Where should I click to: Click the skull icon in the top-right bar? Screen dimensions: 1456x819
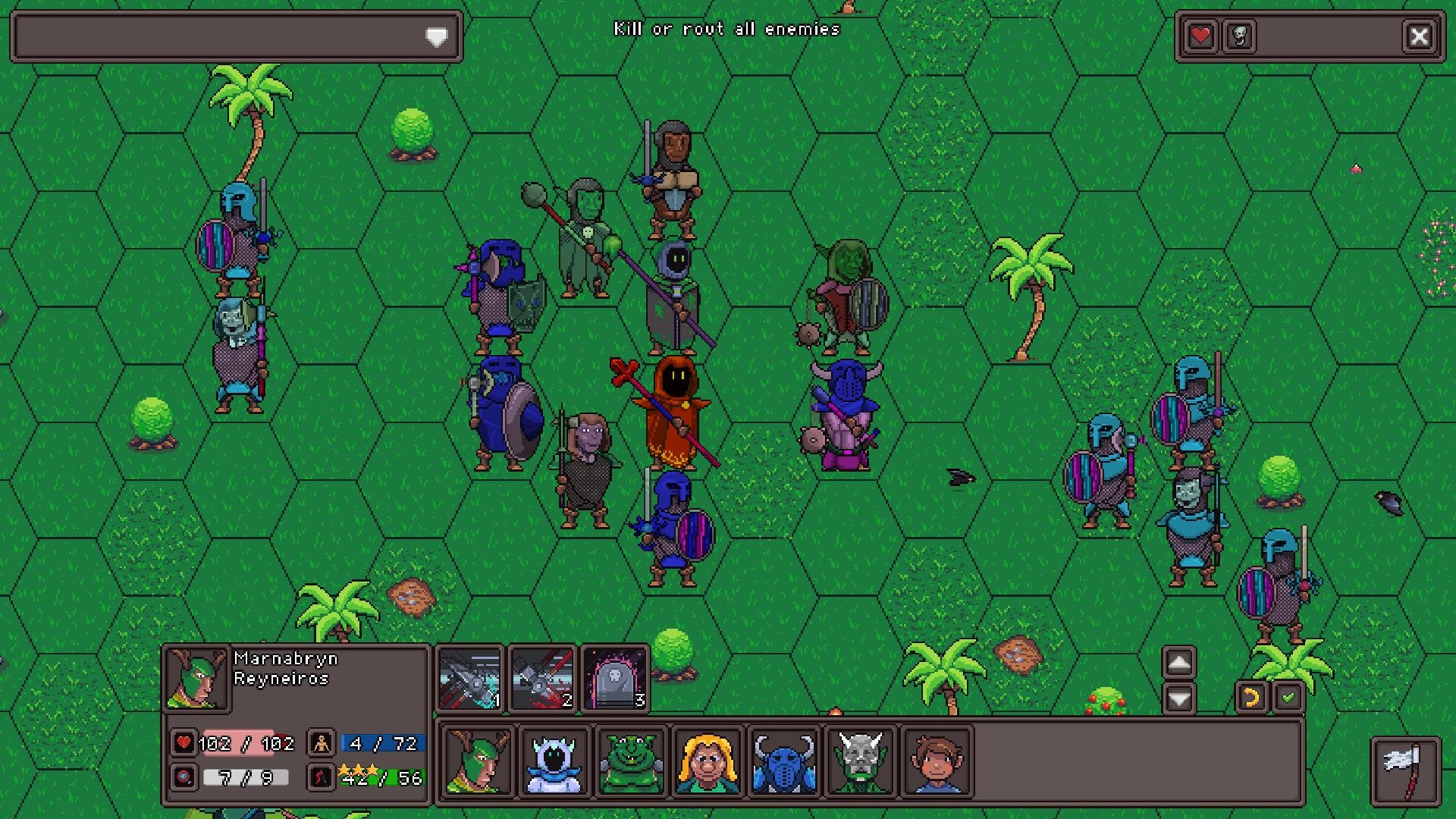click(x=1239, y=35)
